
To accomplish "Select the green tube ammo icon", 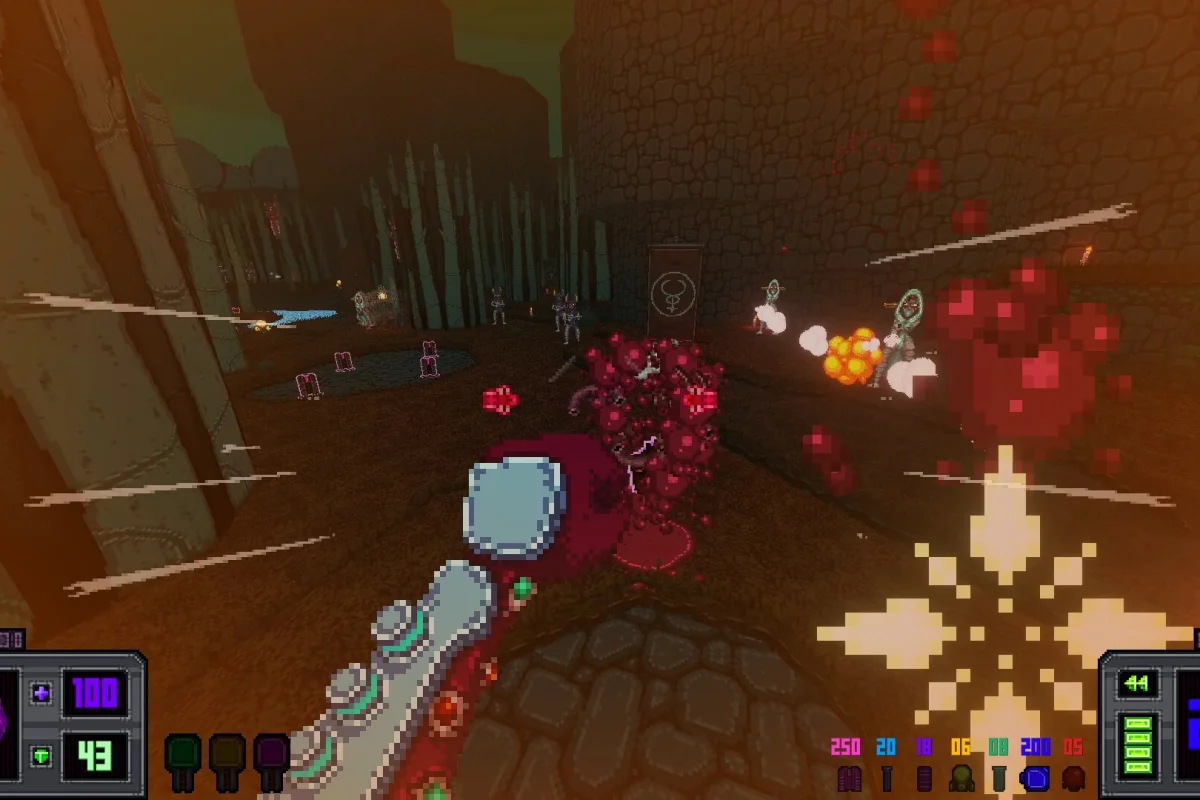I will click(x=998, y=779).
